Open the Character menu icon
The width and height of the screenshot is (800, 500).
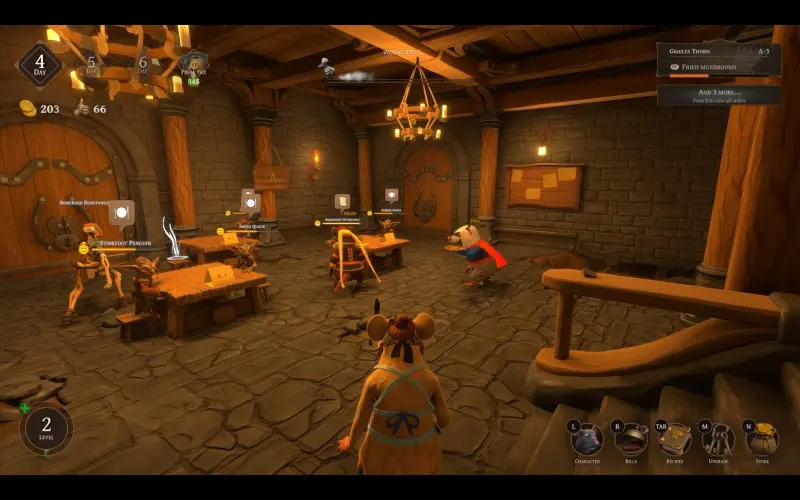587,440
